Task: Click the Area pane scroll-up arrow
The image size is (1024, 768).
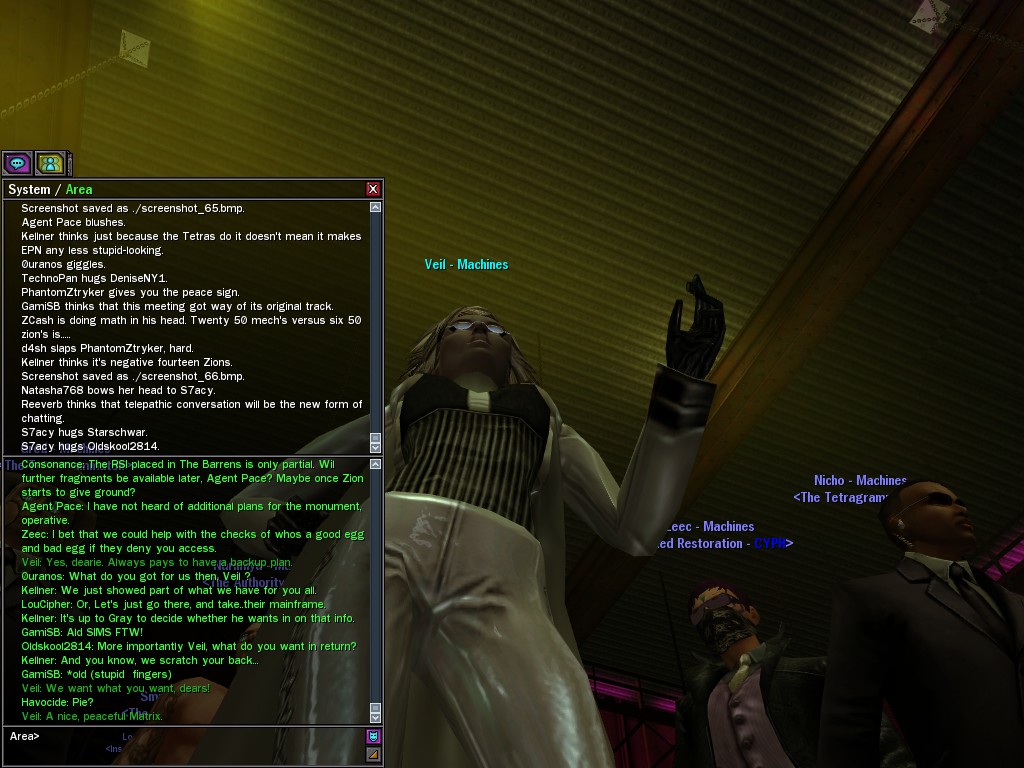Action: point(375,464)
